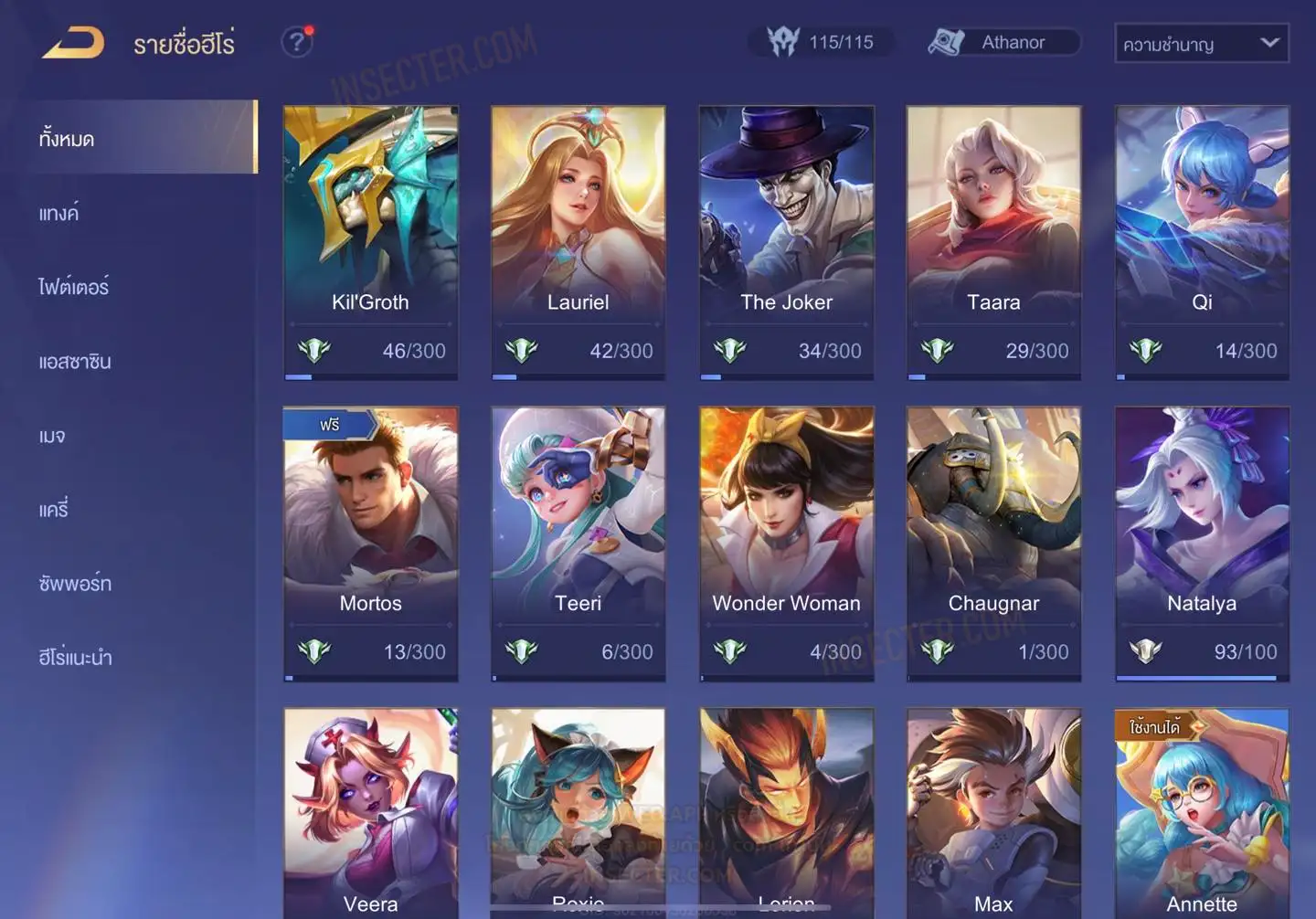Switch to the แทงค์ category tab
This screenshot has height=919, width=1316.
[x=59, y=214]
